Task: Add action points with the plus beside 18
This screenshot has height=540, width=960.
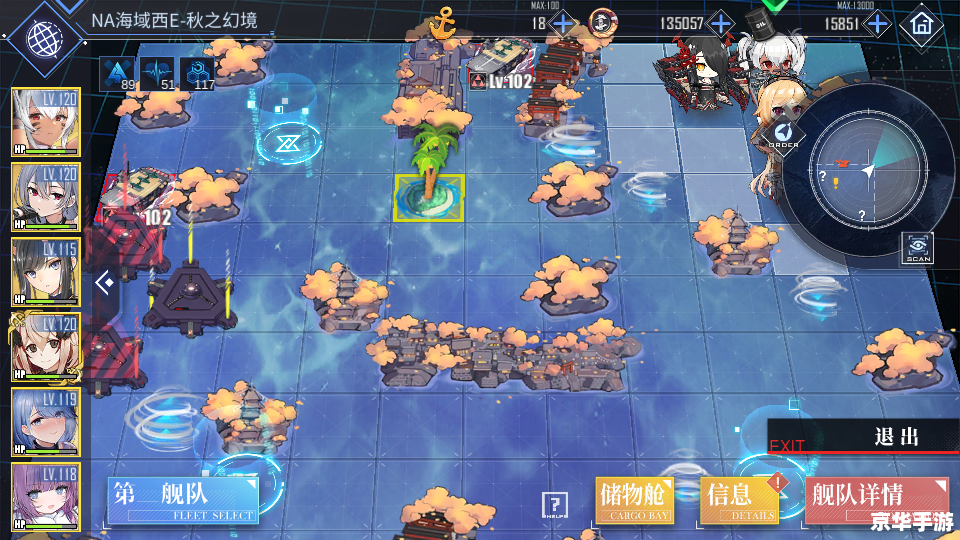Action: click(x=564, y=23)
